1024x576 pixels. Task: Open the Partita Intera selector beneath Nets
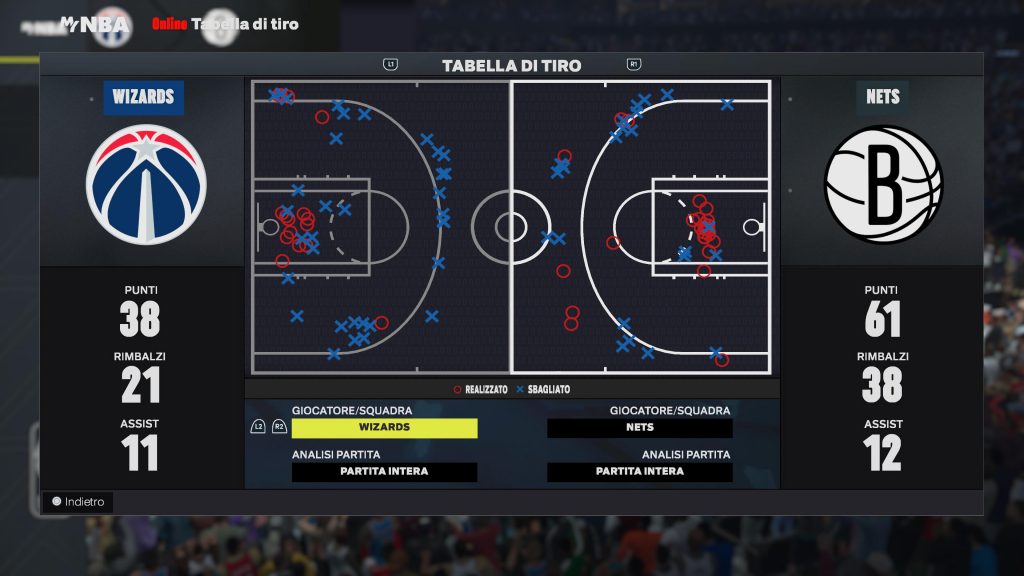639,471
